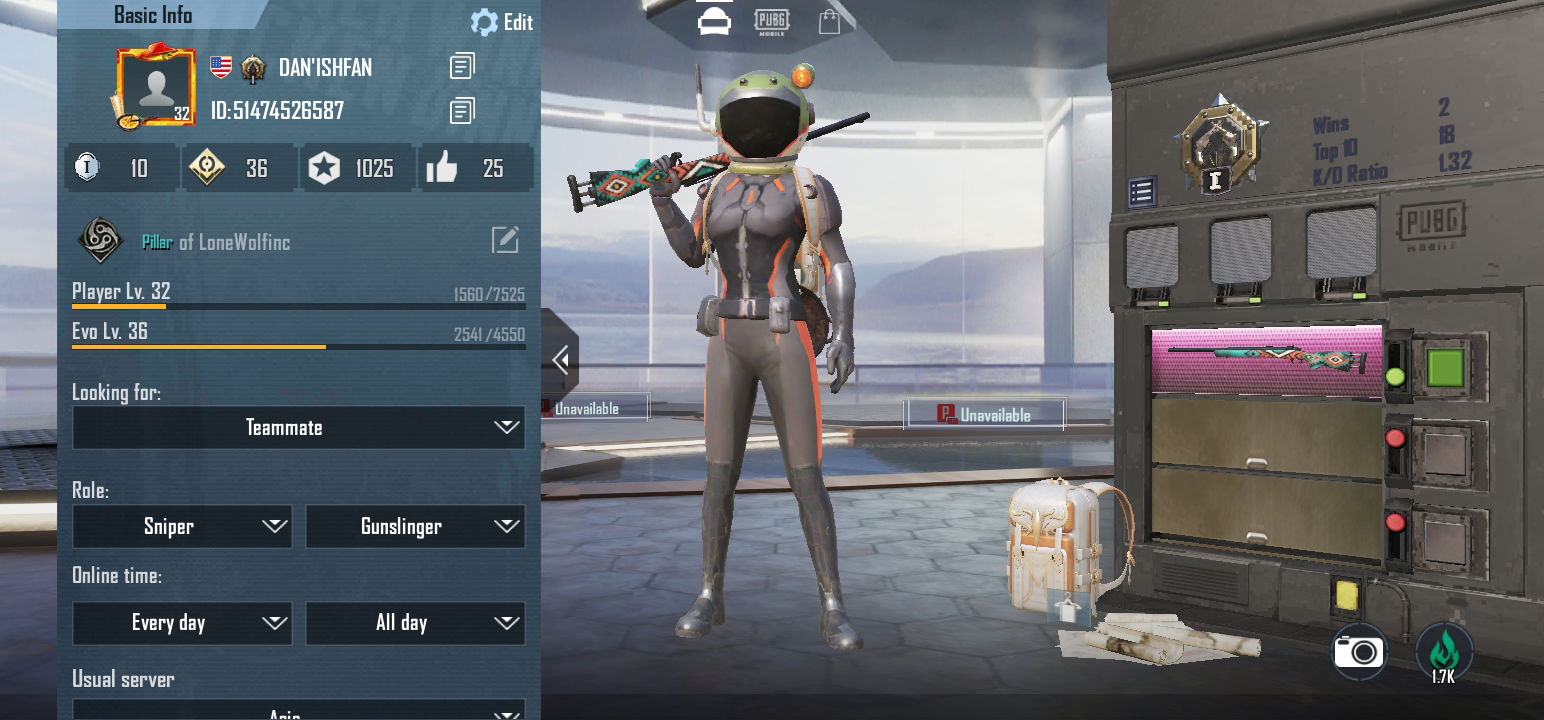Change the All day online time dropdown

pyautogui.click(x=415, y=624)
